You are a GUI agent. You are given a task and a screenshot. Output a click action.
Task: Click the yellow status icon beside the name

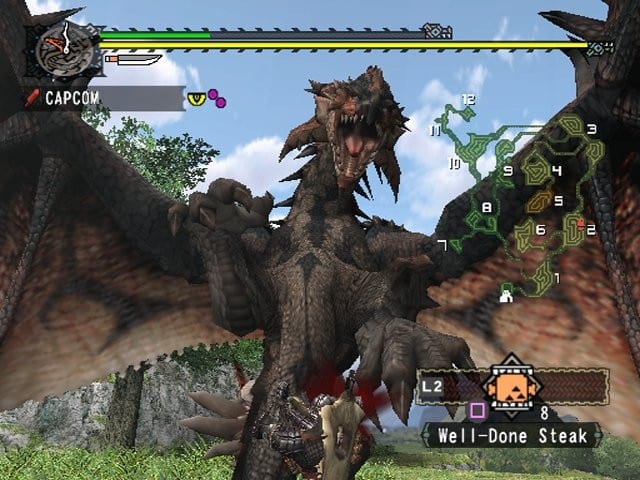coord(196,97)
